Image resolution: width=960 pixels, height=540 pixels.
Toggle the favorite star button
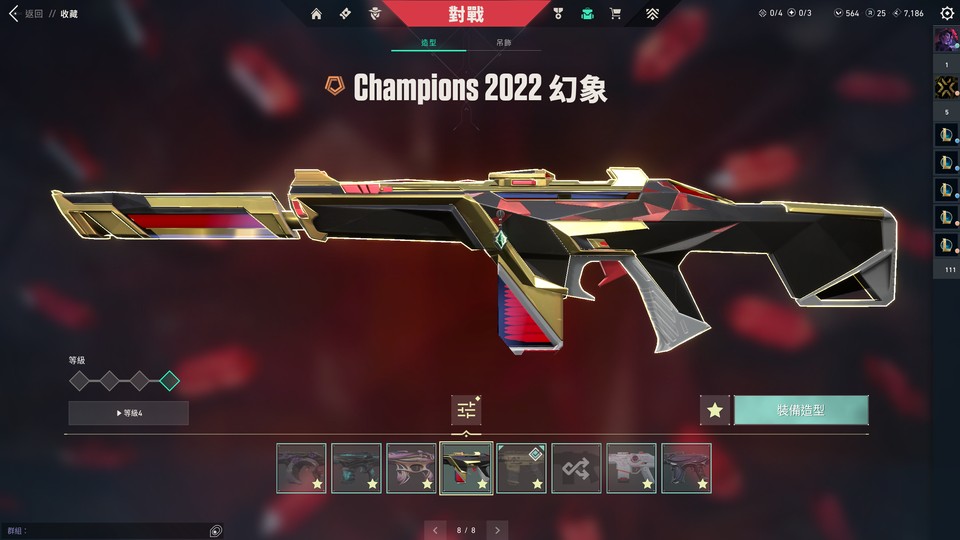pyautogui.click(x=714, y=410)
